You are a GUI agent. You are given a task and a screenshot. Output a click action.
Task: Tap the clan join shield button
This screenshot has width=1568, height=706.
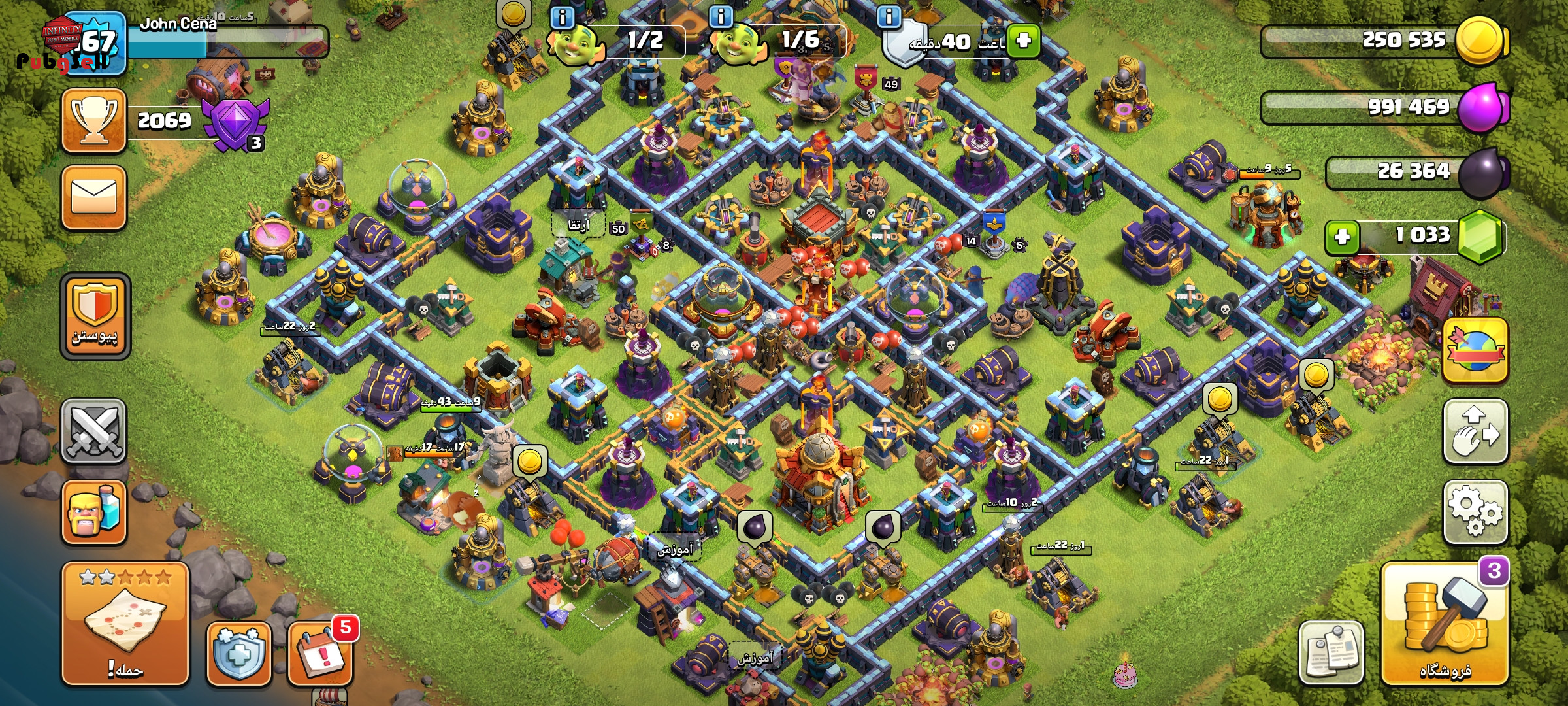click(95, 316)
